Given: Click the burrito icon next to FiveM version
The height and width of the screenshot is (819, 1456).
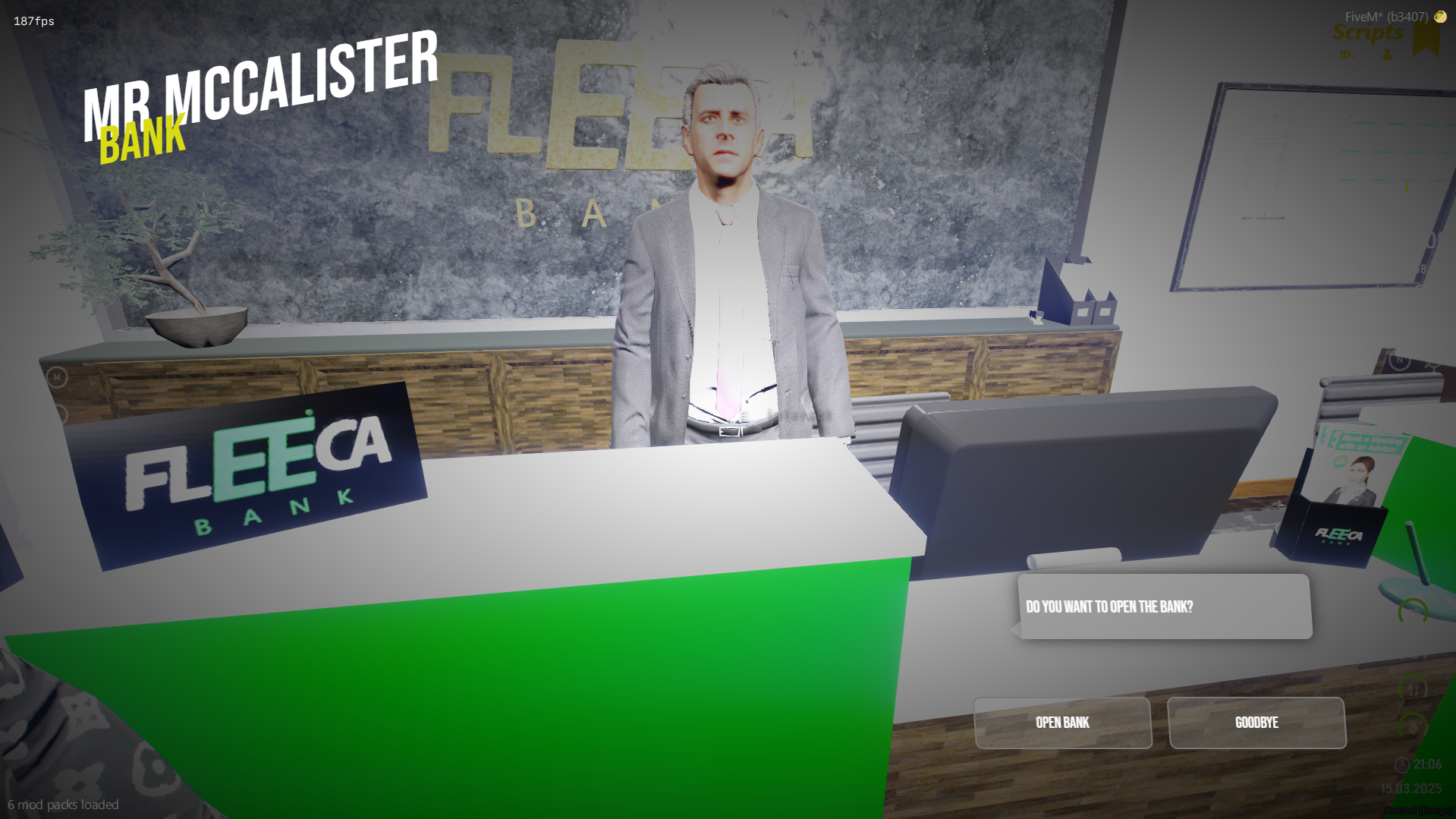Looking at the screenshot, I should (1440, 17).
